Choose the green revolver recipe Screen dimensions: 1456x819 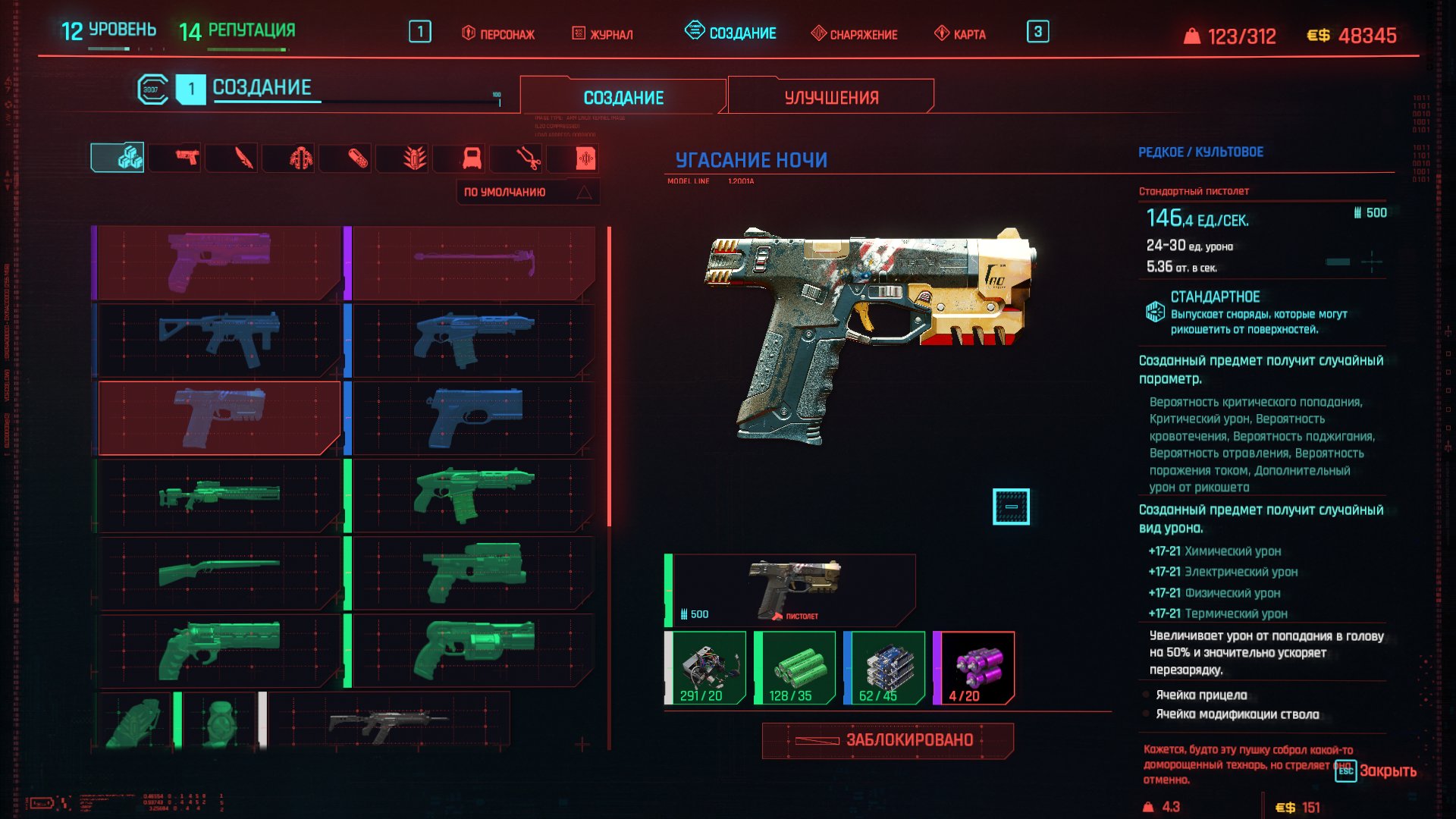click(x=219, y=649)
